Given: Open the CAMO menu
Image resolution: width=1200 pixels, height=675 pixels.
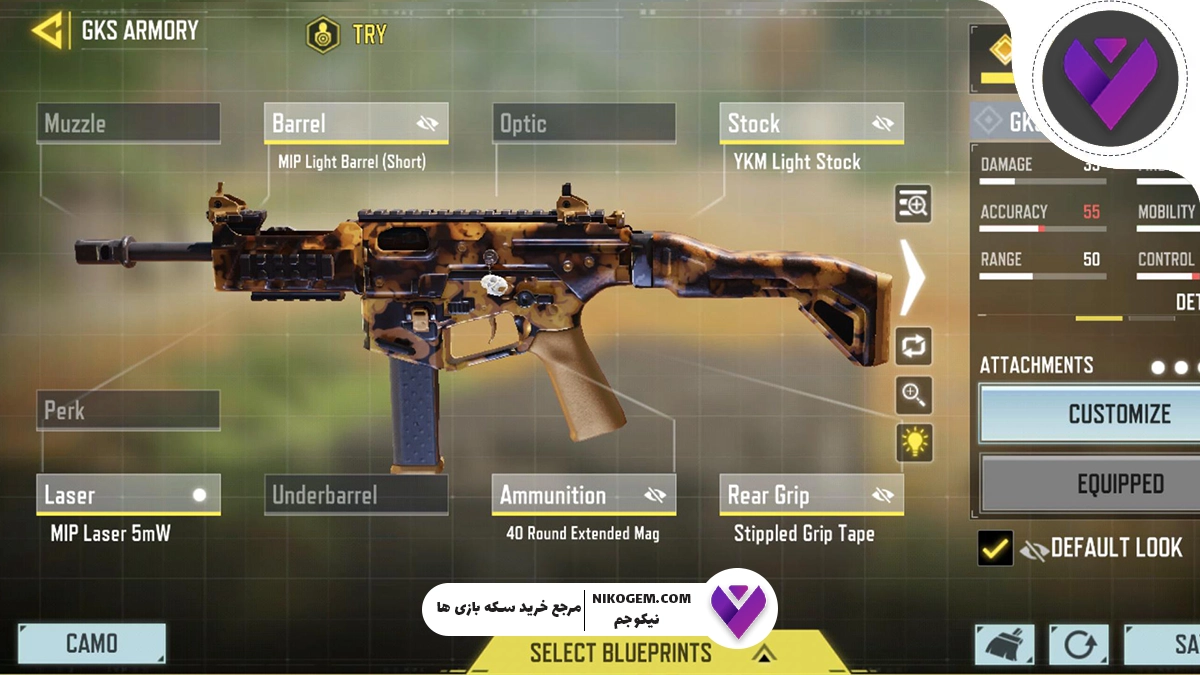Looking at the screenshot, I should [92, 643].
